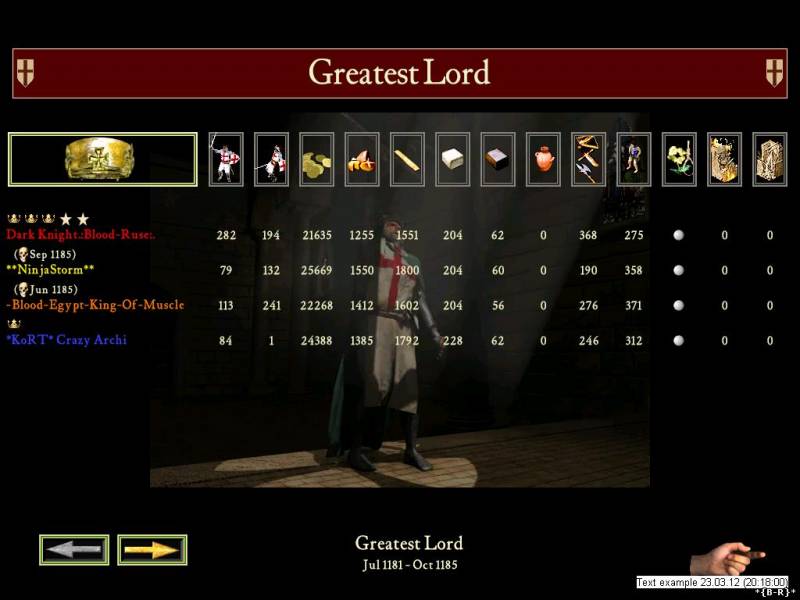Click the *KoRT* Crazy Archi player row

tap(66, 340)
